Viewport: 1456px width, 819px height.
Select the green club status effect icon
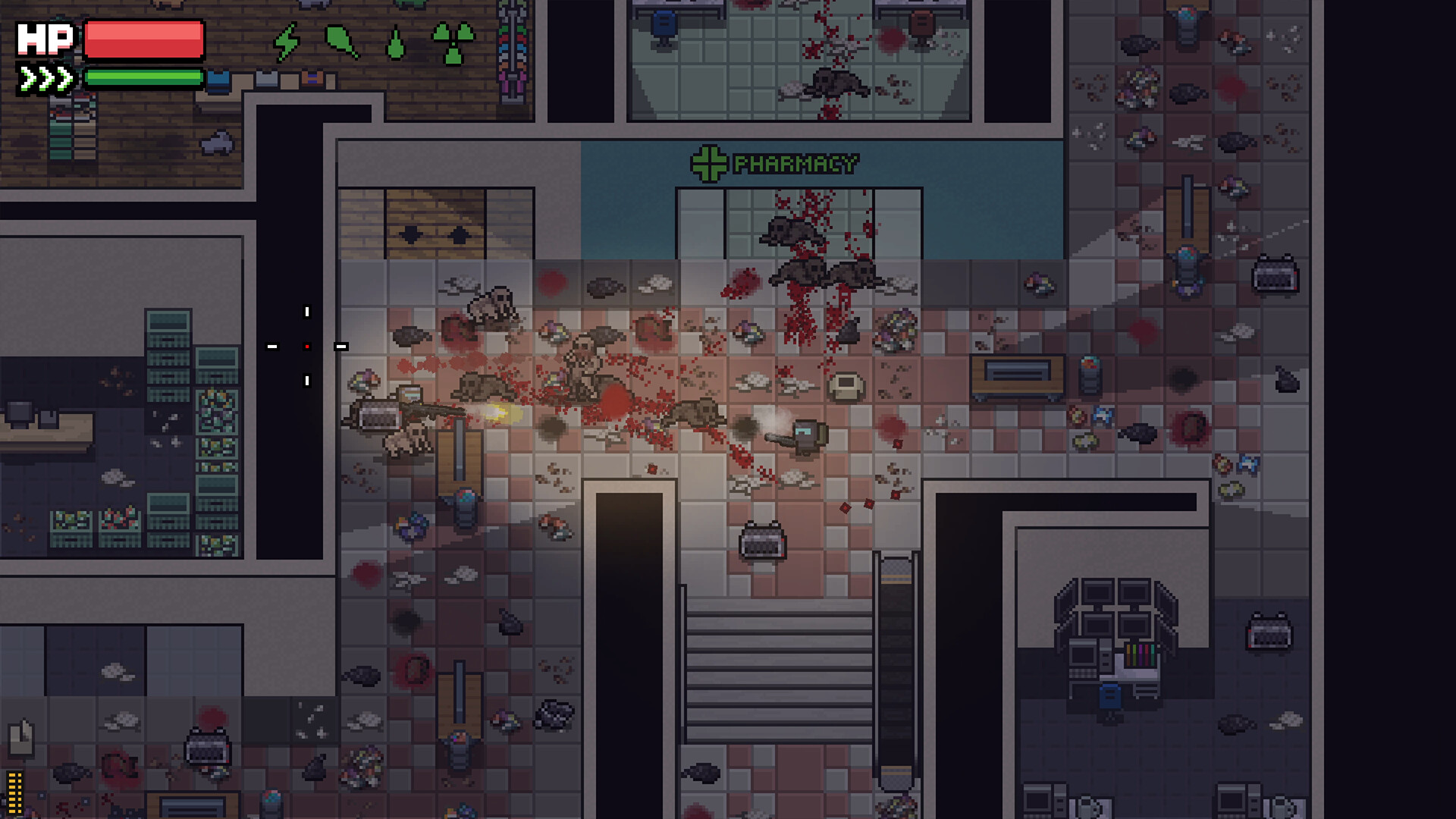click(340, 40)
